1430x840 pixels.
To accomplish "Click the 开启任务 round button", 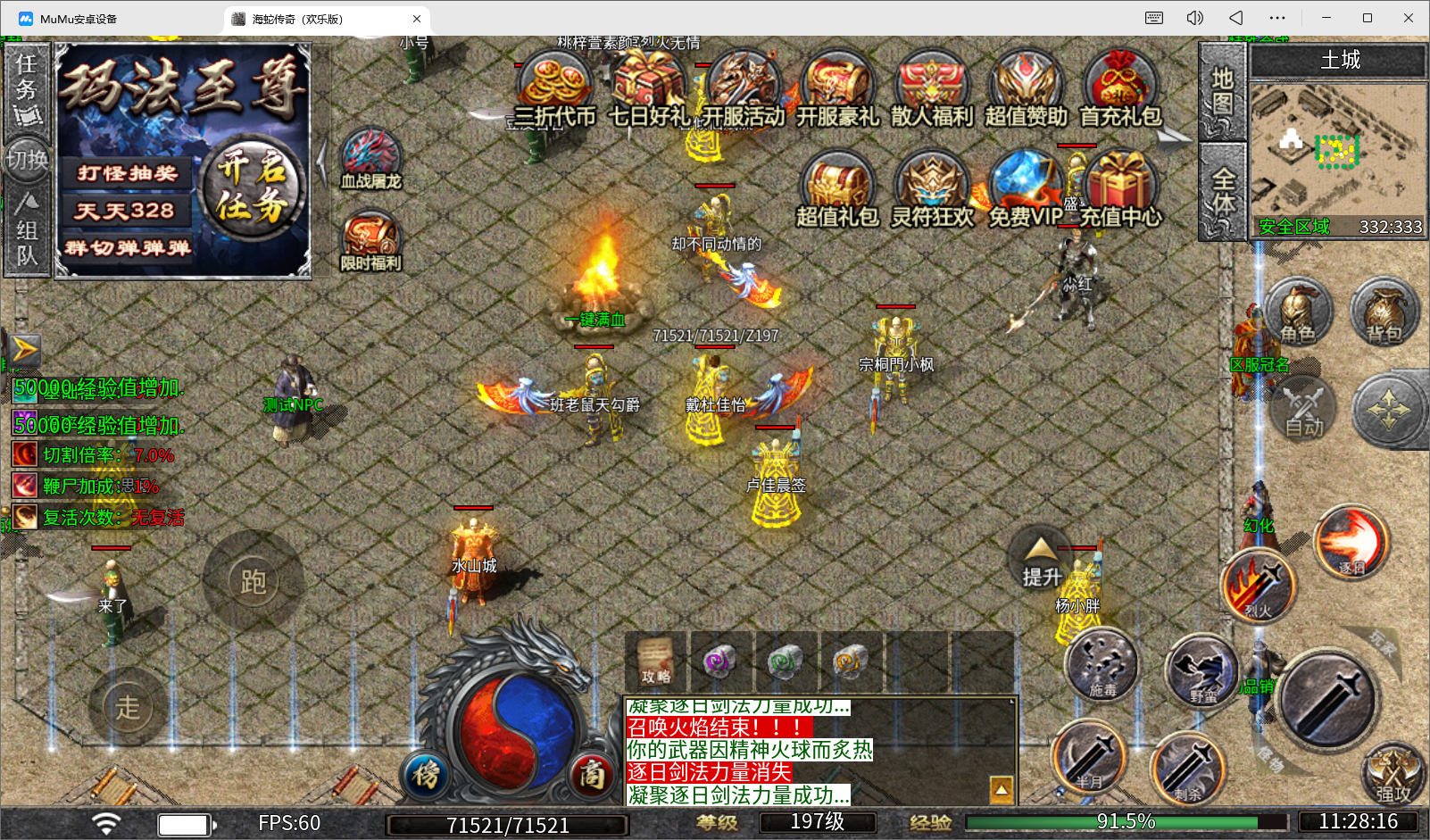I will (251, 187).
